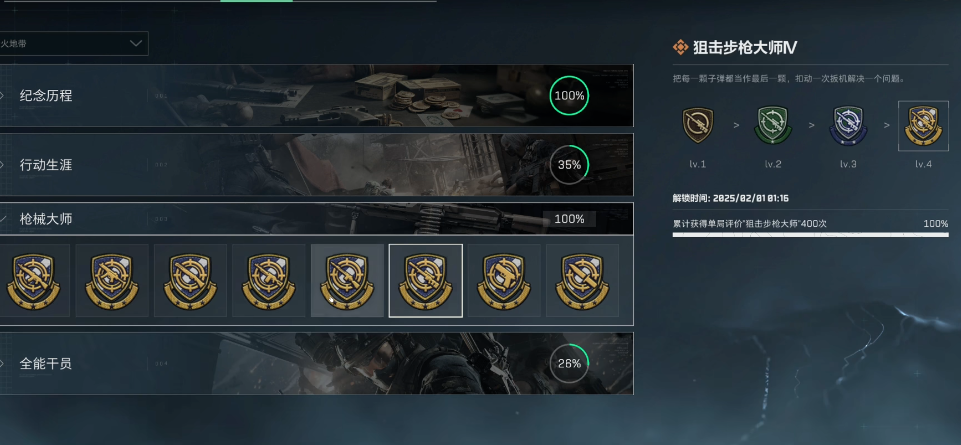View the lv.1 bronze sniper badge
961x445 pixels.
(697, 125)
